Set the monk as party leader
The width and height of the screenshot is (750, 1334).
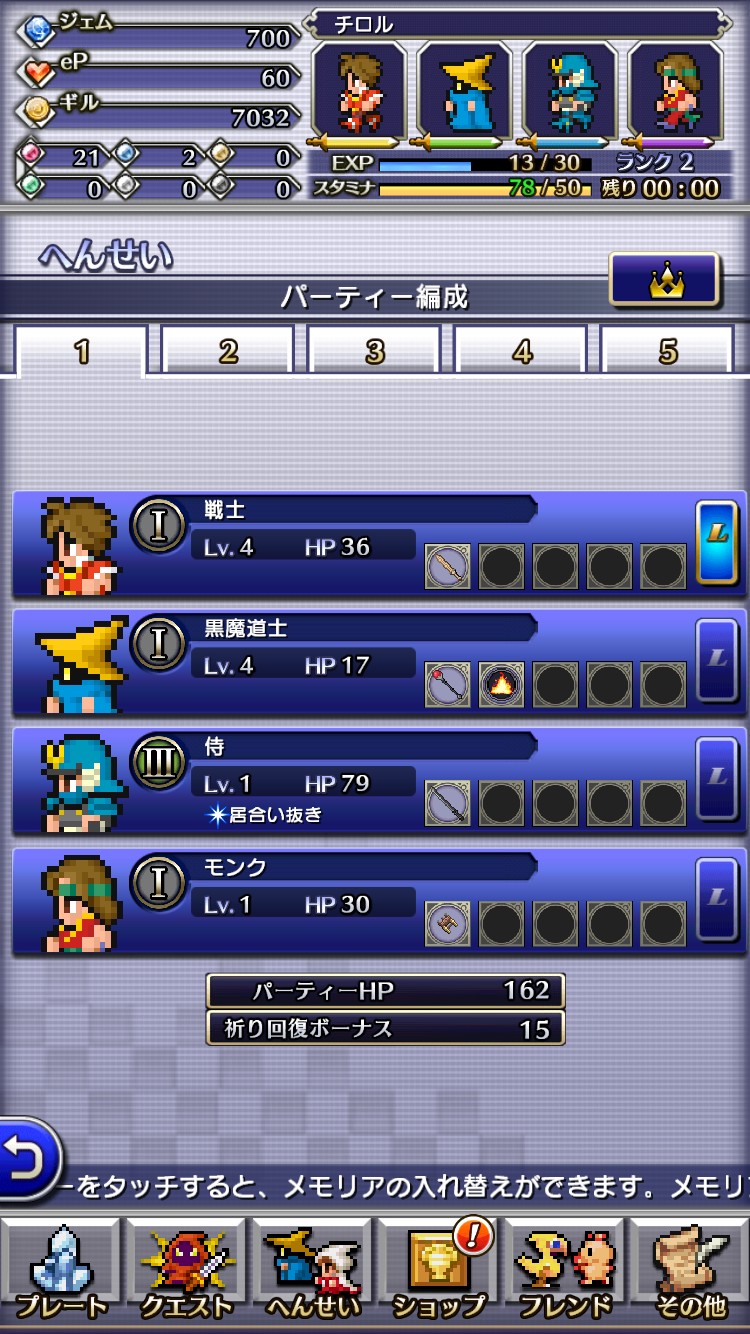717,897
